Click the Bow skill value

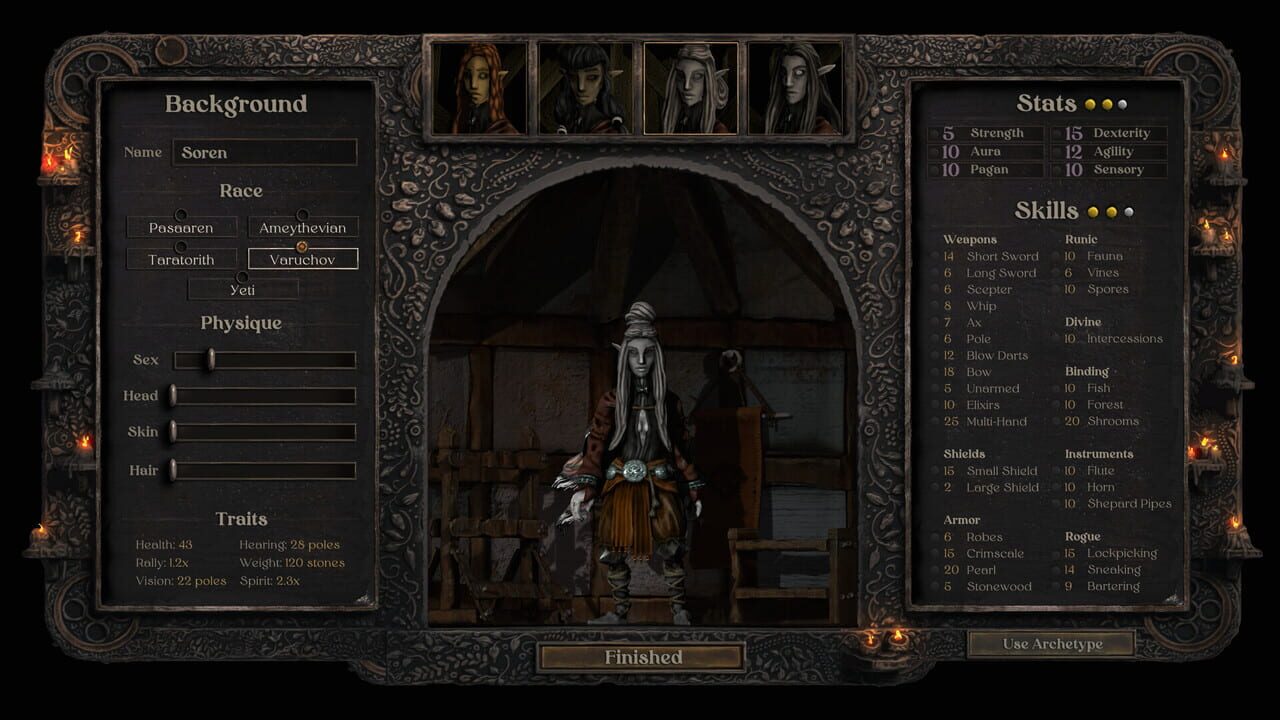(950, 371)
